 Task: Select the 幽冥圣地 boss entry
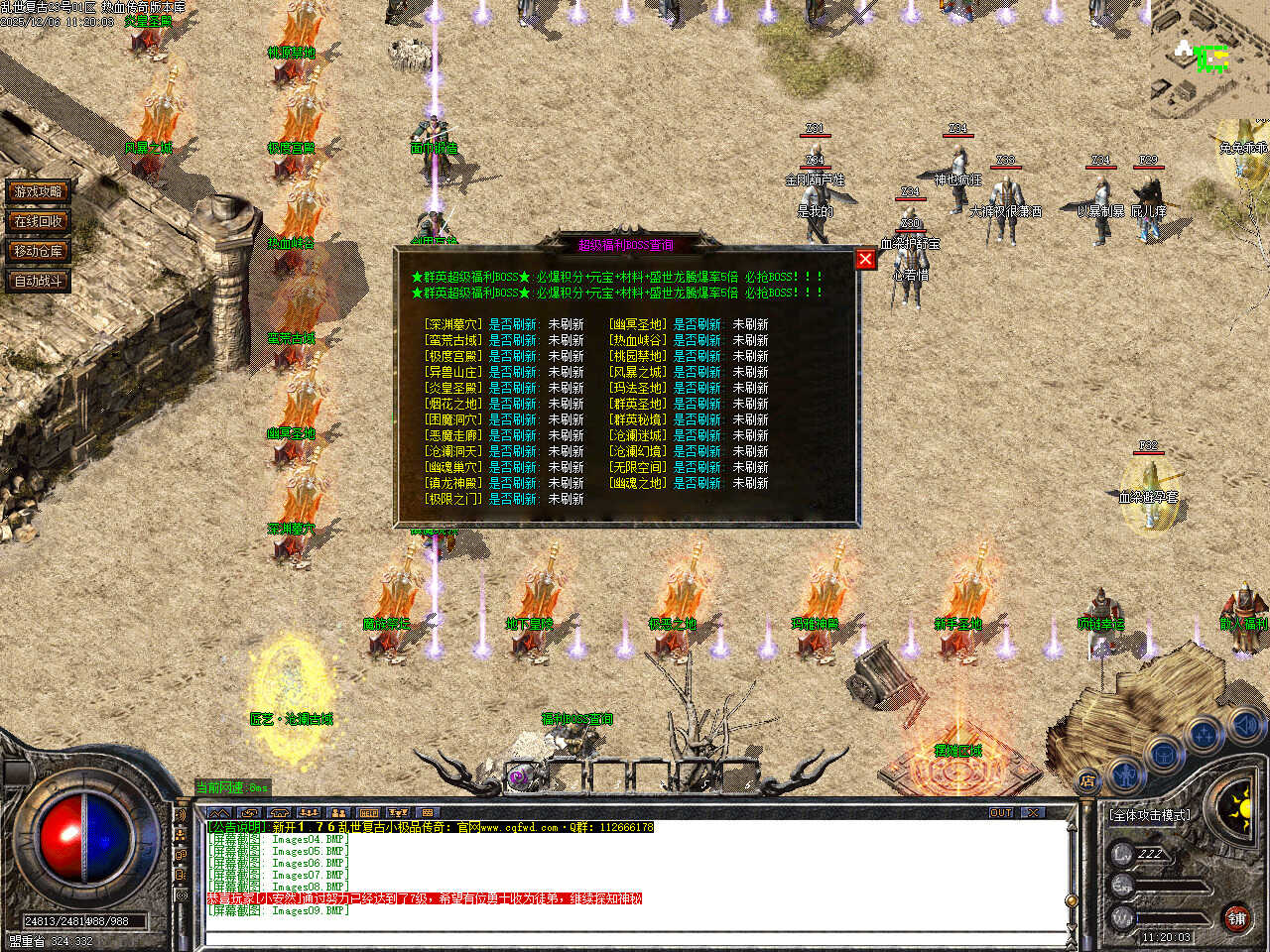click(638, 324)
